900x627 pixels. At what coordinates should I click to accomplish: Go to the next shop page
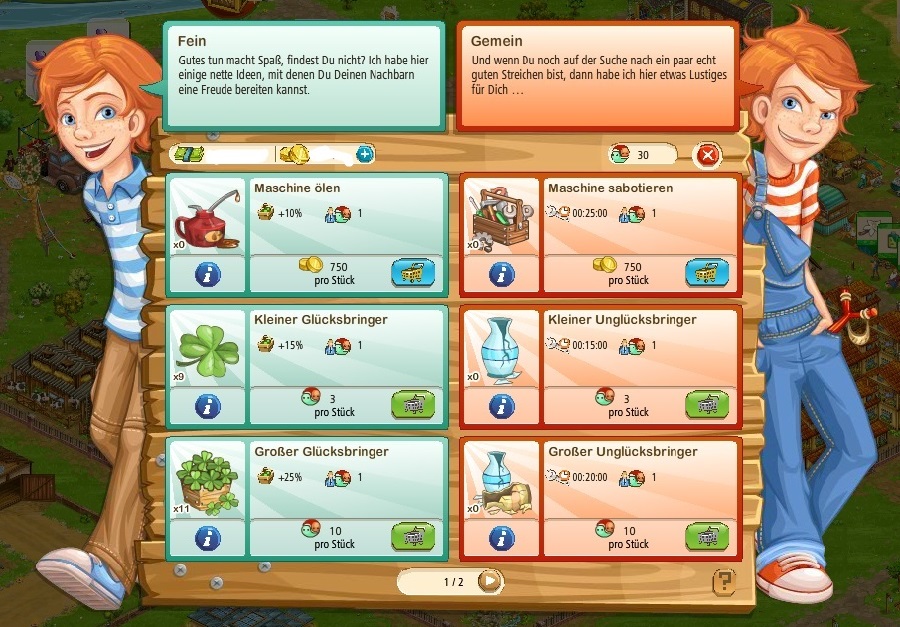point(488,581)
